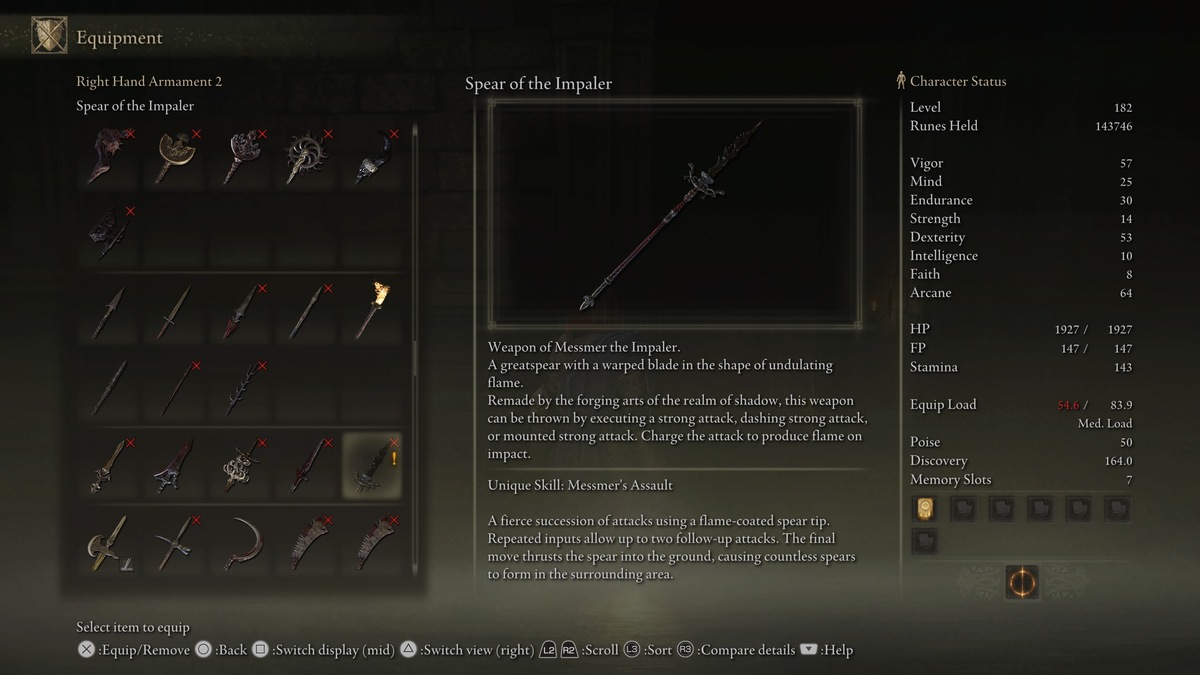
Task: Choose the lit torch weapon slot
Action: point(371,310)
